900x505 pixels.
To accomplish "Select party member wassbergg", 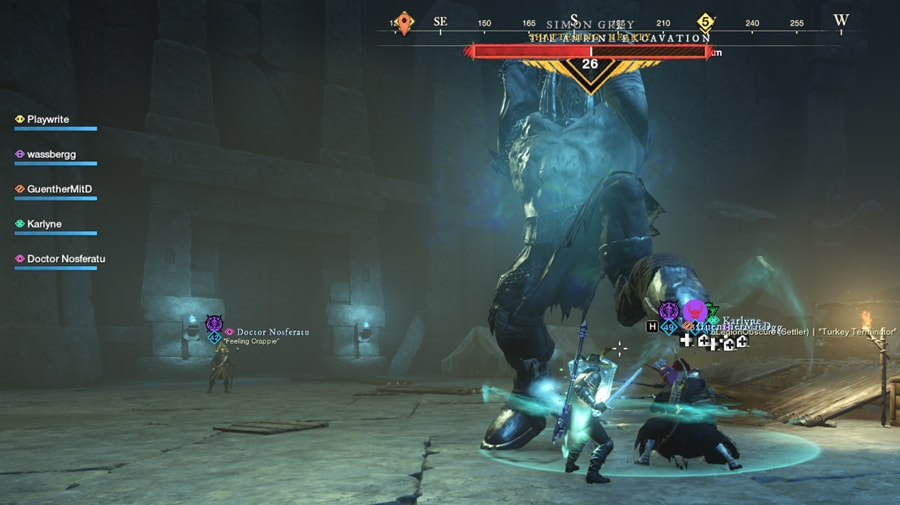I will (x=52, y=155).
